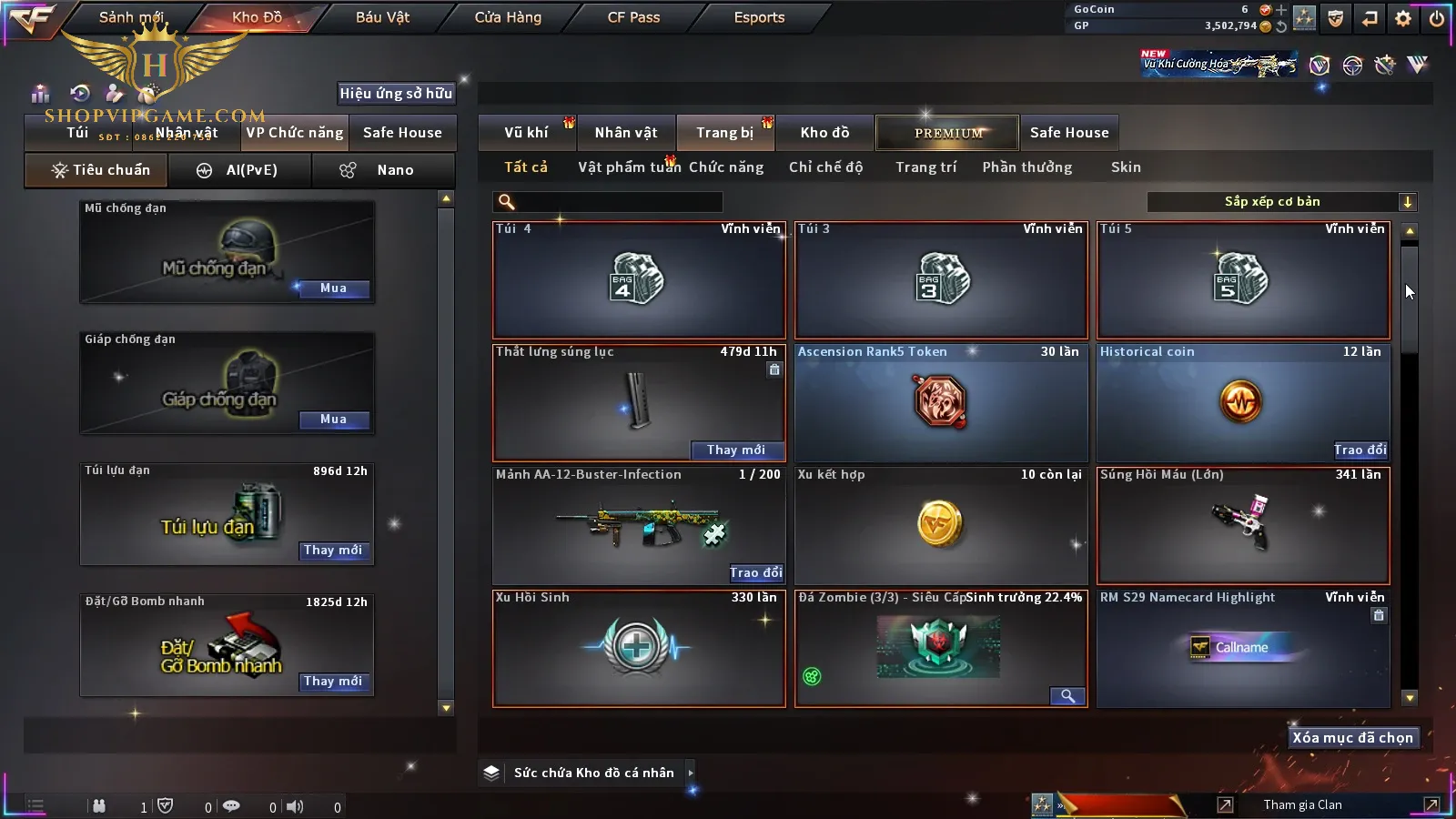This screenshot has height=819, width=1456.
Task: Select the Xu Hồi Sinh item
Action: click(x=639, y=649)
